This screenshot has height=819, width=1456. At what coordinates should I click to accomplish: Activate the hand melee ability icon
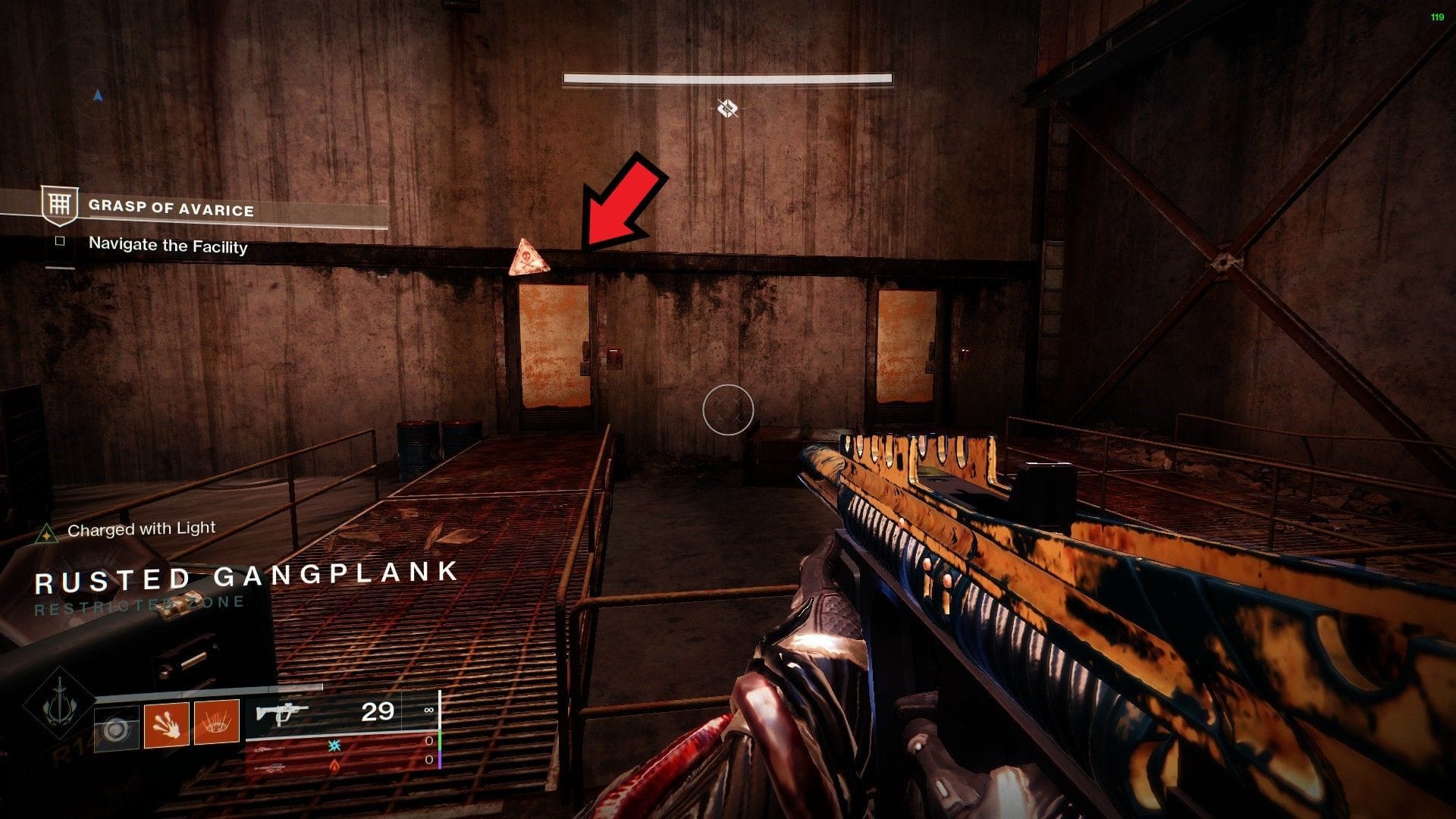(167, 724)
